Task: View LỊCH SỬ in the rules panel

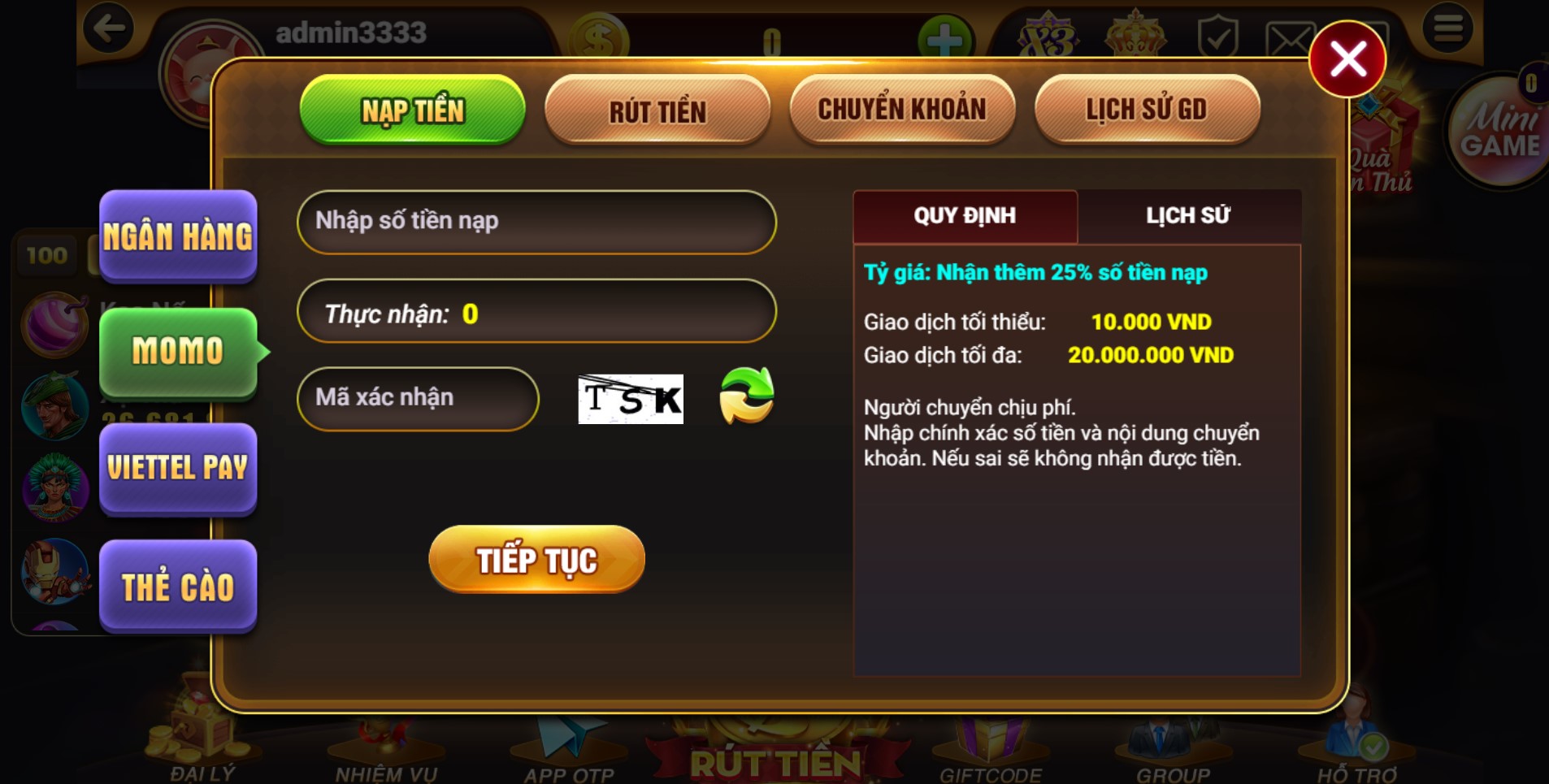Action: [1190, 215]
